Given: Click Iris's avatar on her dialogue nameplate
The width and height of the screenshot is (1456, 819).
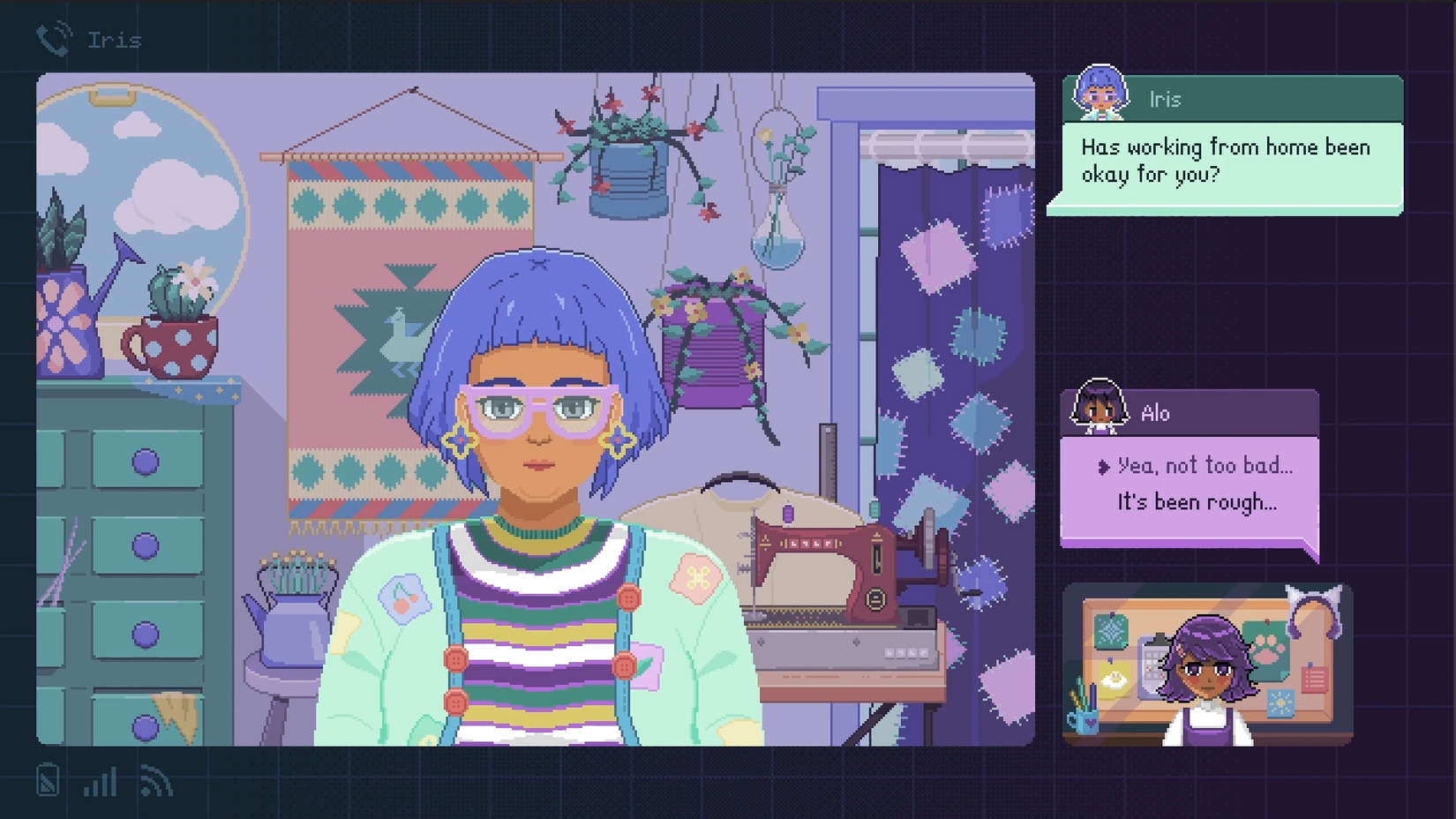Looking at the screenshot, I should (1100, 97).
